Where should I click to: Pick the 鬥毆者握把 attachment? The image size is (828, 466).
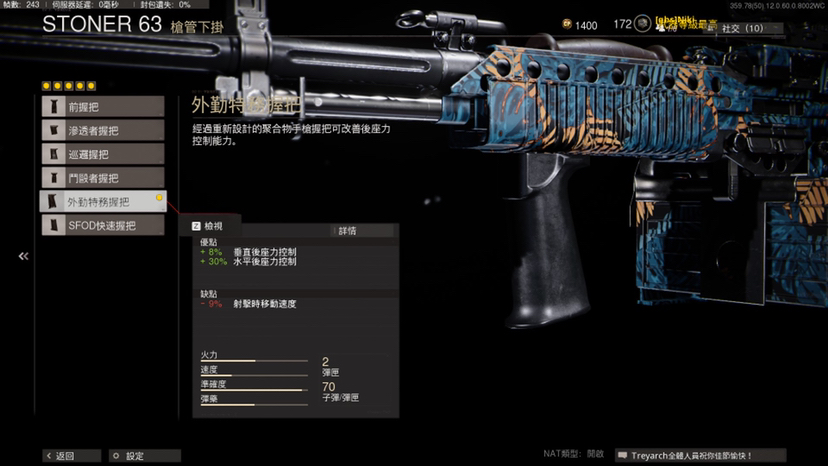tap(102, 178)
